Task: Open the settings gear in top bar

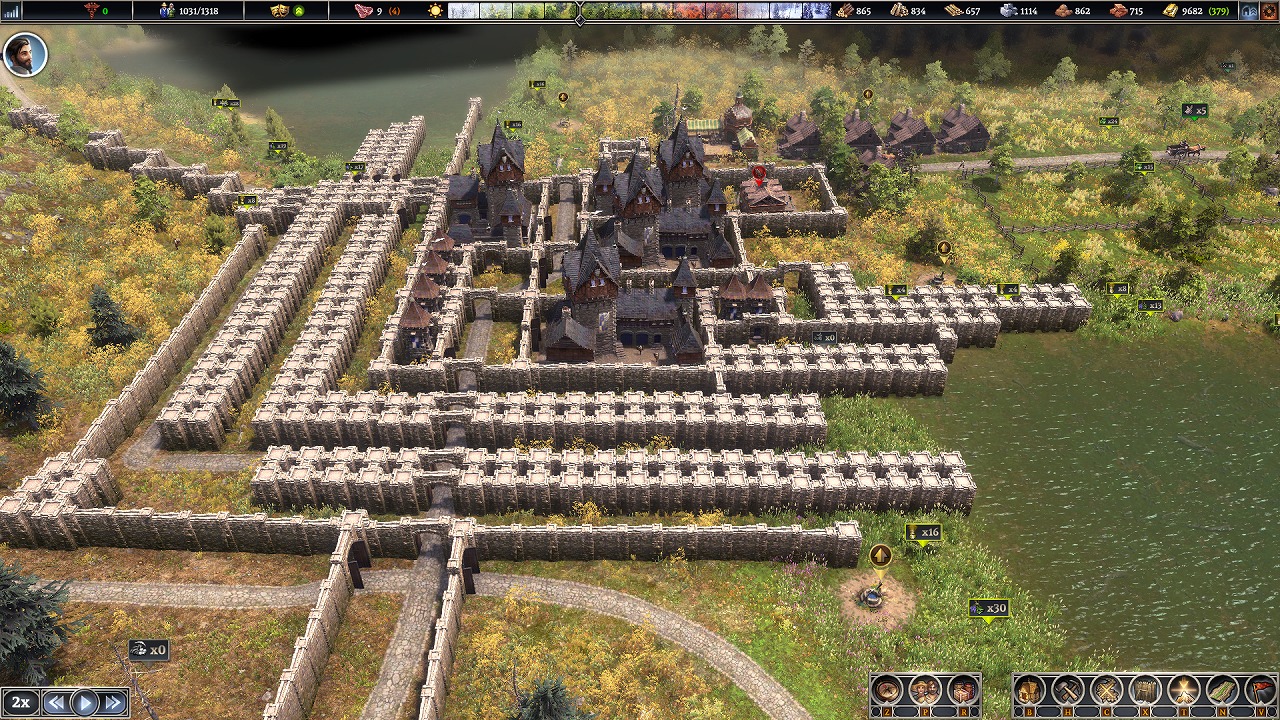Action: (1270, 11)
